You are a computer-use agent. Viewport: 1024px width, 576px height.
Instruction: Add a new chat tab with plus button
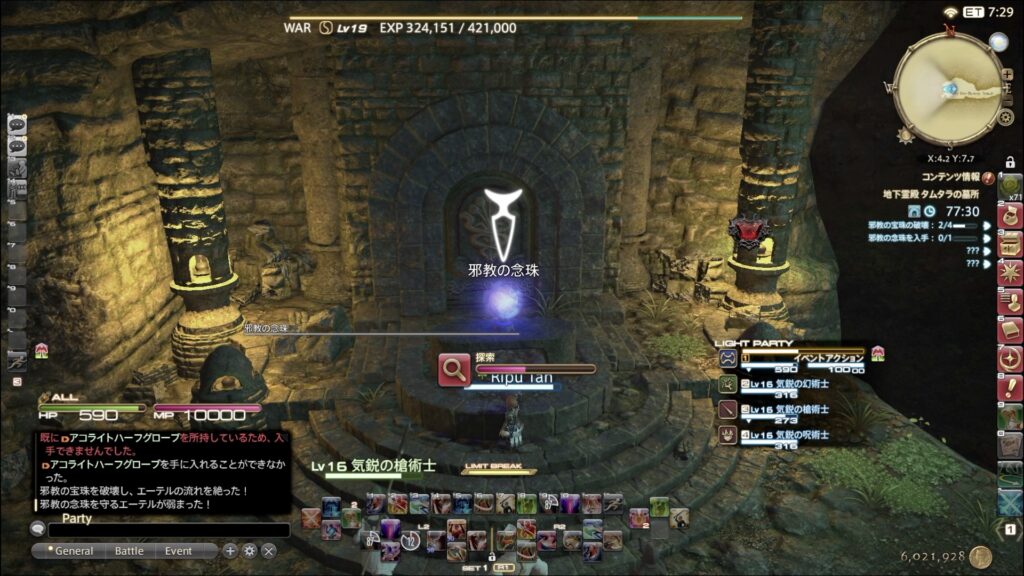pos(230,551)
